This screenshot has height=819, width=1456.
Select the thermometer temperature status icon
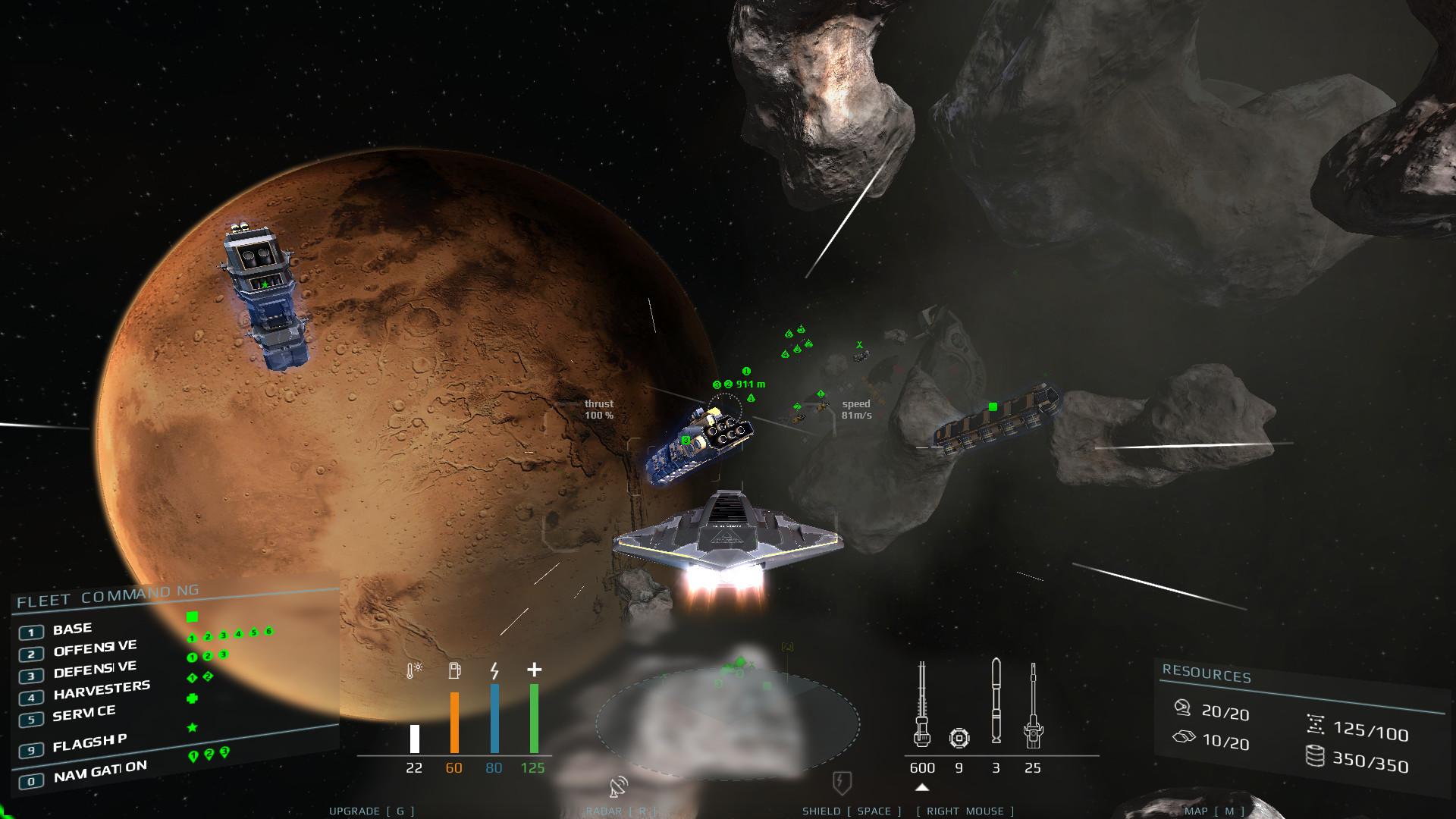(414, 671)
